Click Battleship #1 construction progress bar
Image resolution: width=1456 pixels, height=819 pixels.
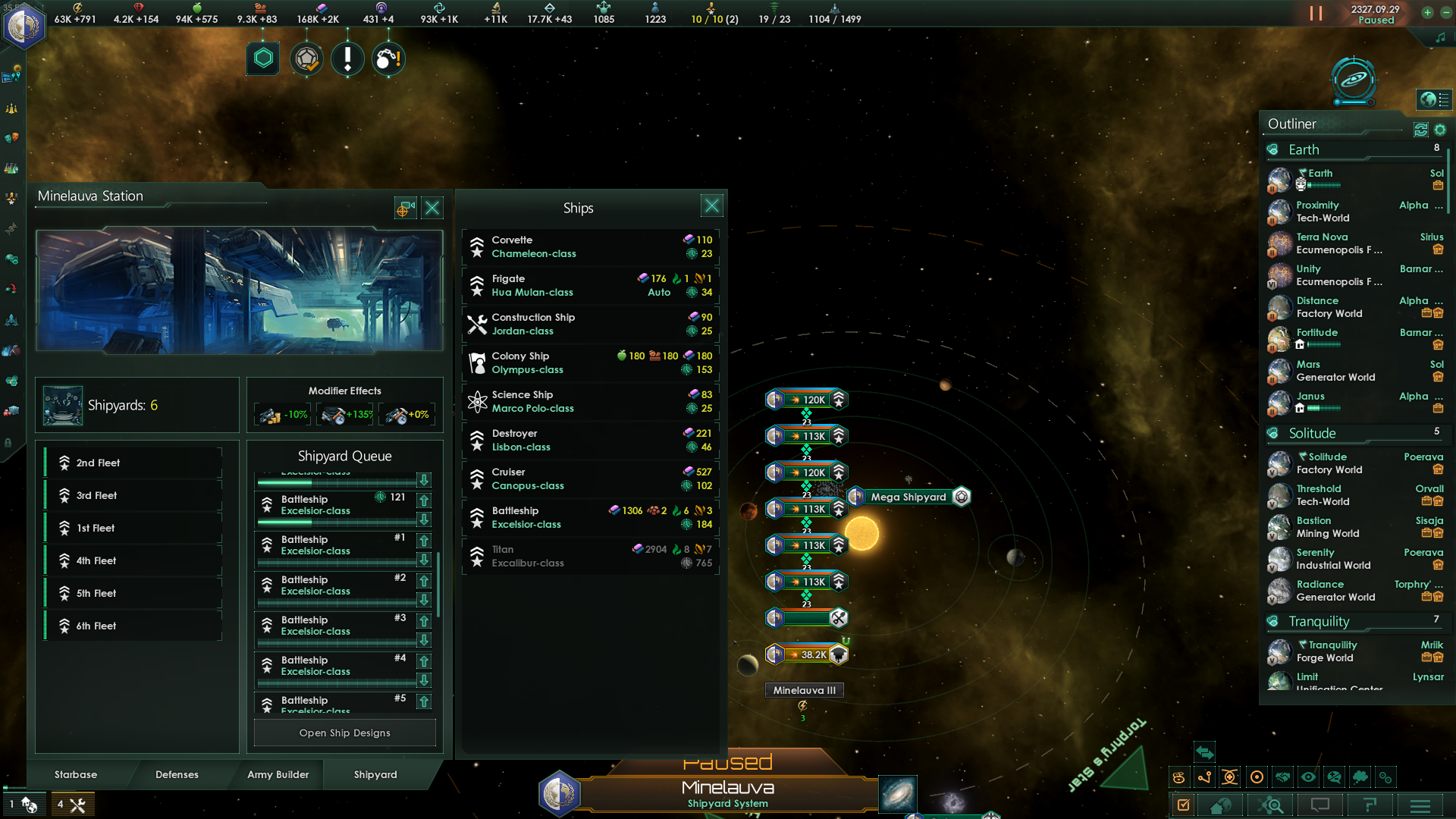[337, 561]
